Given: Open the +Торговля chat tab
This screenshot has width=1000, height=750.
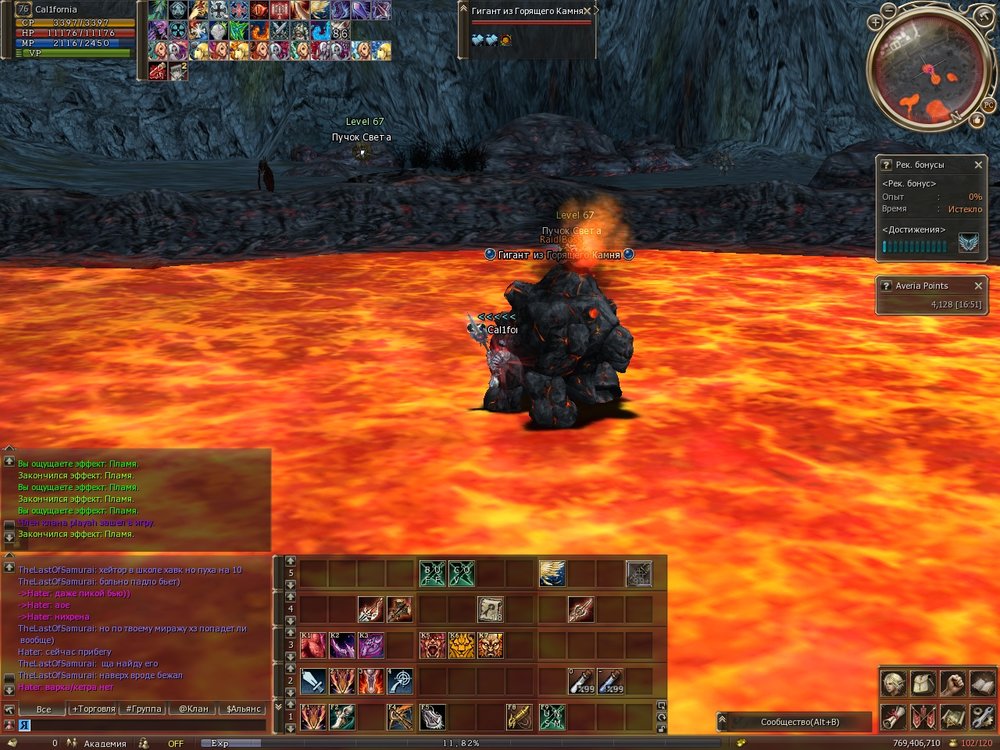Looking at the screenshot, I should click(93, 709).
